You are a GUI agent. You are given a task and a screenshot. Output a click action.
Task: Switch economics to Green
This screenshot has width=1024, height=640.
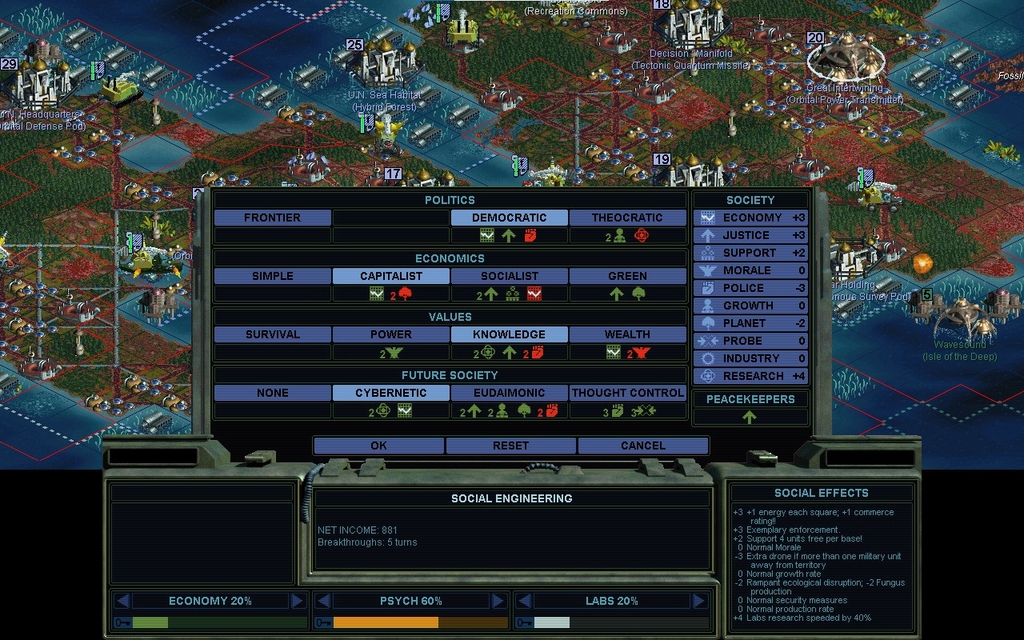[x=627, y=276]
